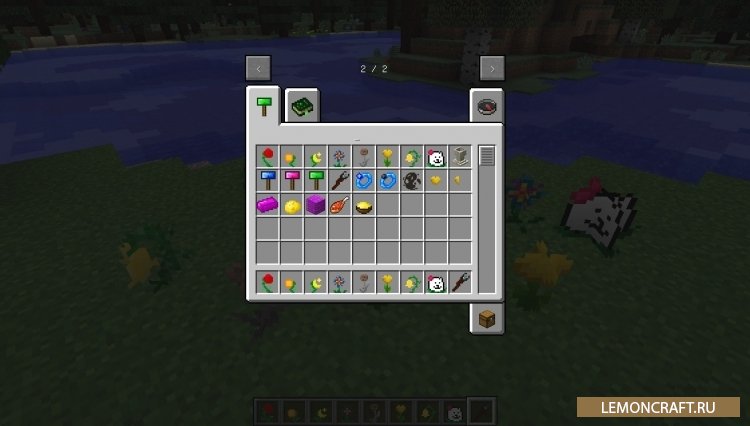Switch to the green hammer creative tab

[x=265, y=106]
